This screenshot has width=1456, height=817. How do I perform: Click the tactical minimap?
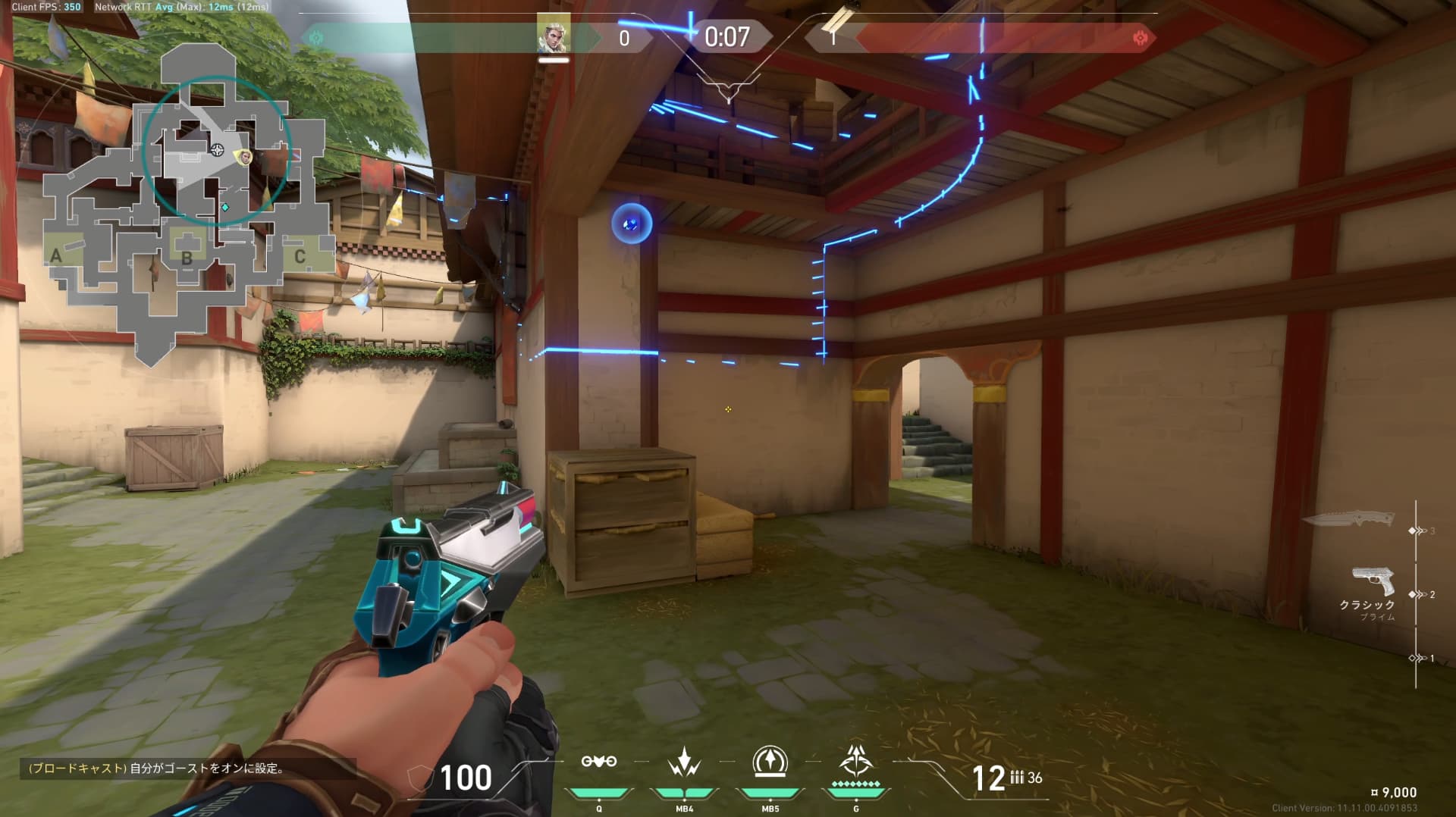click(190, 205)
